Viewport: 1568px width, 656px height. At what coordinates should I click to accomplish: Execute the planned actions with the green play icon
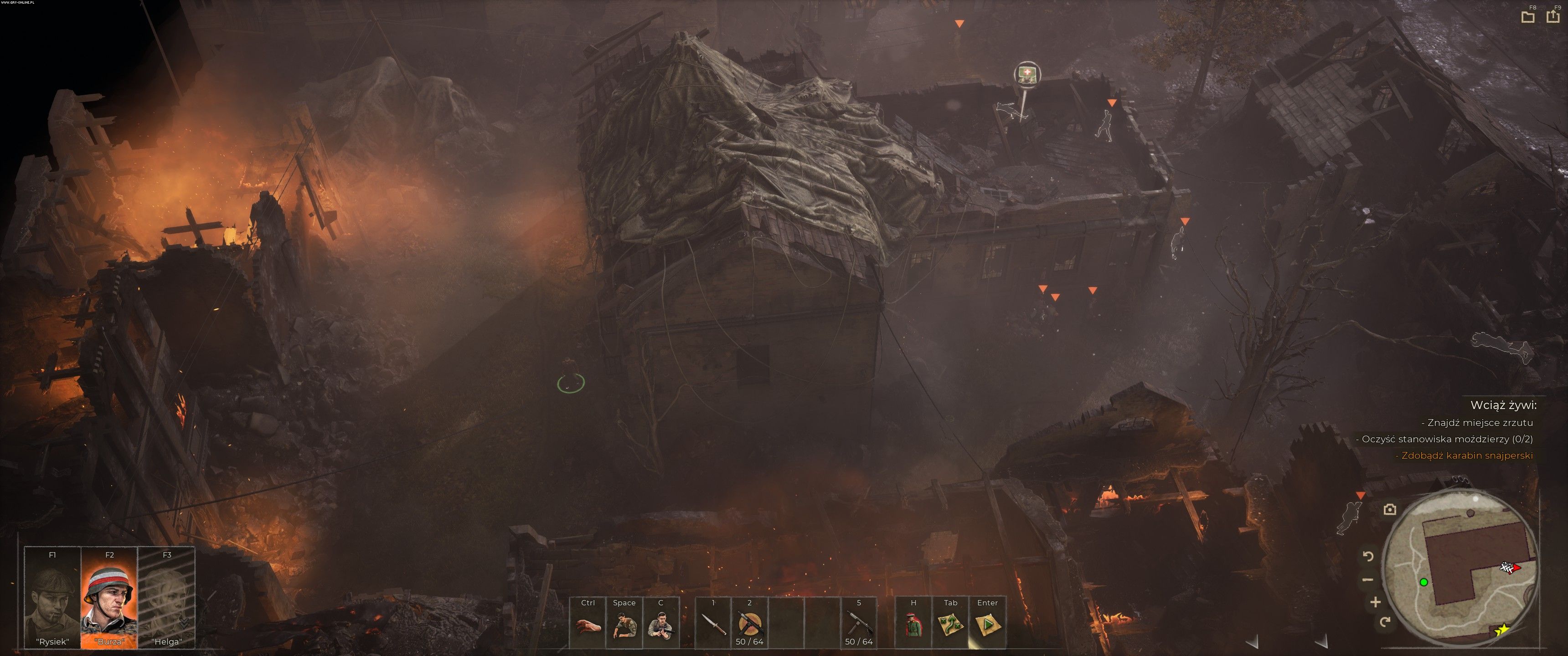(x=987, y=625)
